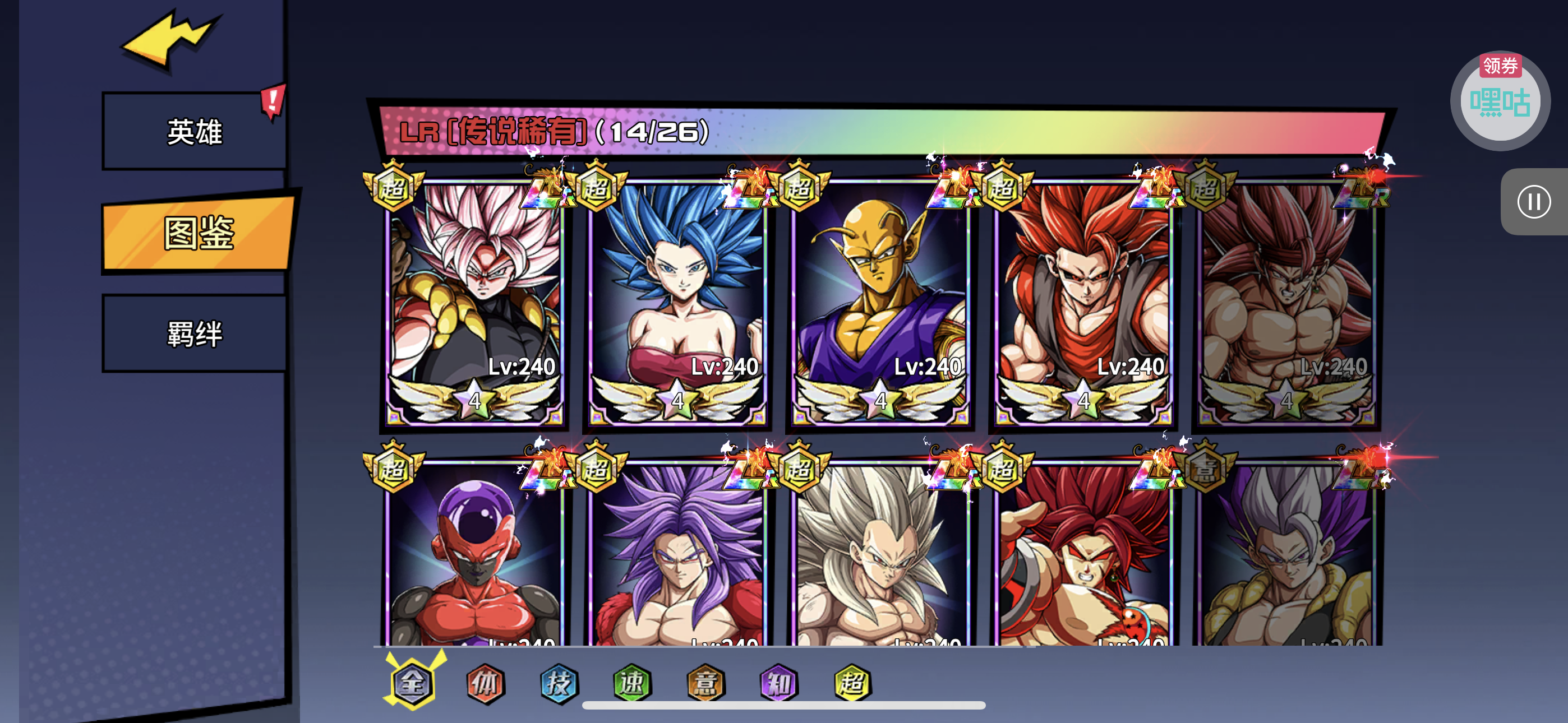Image resolution: width=1568 pixels, height=723 pixels.
Task: Switch to the 图鉴 collection tab
Action: [199, 233]
